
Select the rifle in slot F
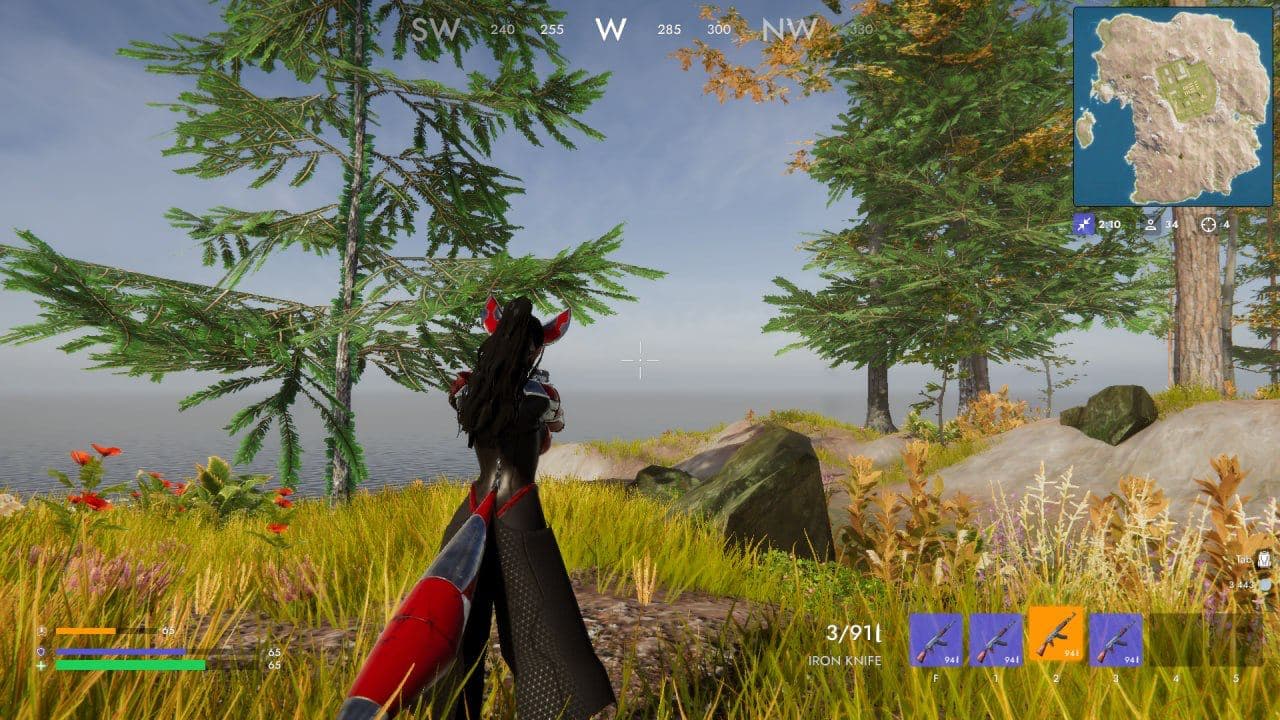[x=936, y=640]
